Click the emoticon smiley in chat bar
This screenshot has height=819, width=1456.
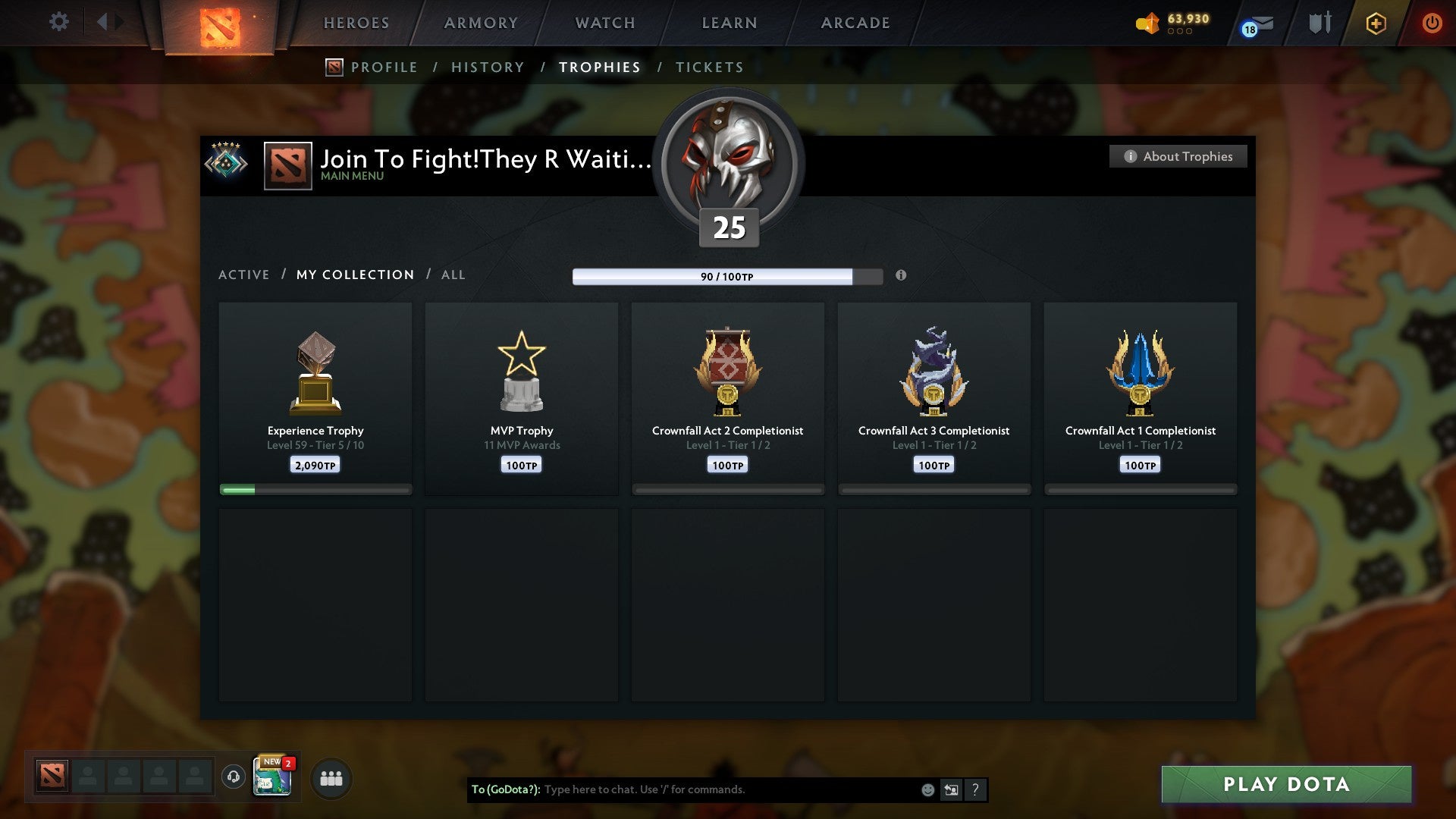tap(927, 789)
